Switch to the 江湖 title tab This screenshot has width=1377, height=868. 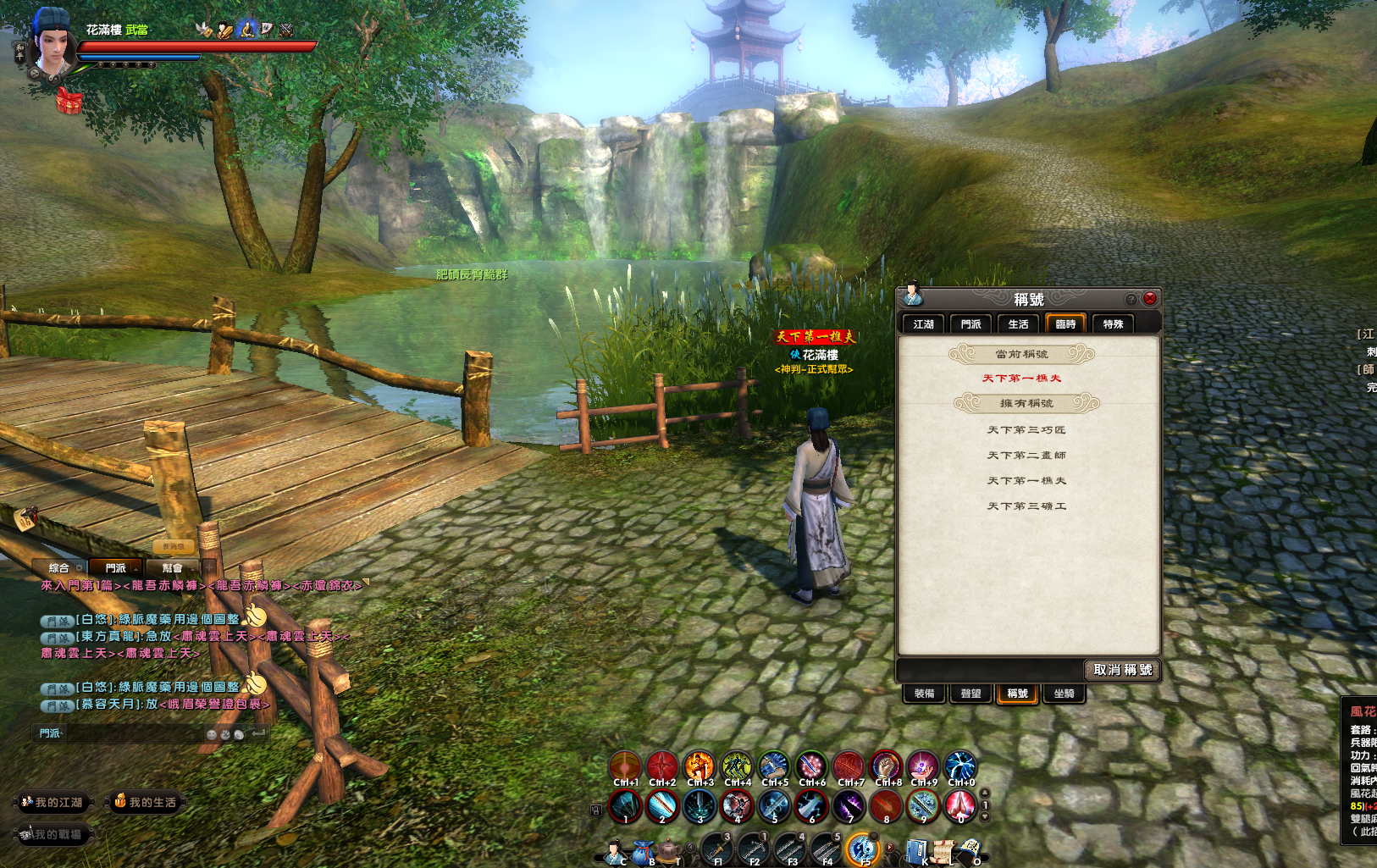[923, 324]
